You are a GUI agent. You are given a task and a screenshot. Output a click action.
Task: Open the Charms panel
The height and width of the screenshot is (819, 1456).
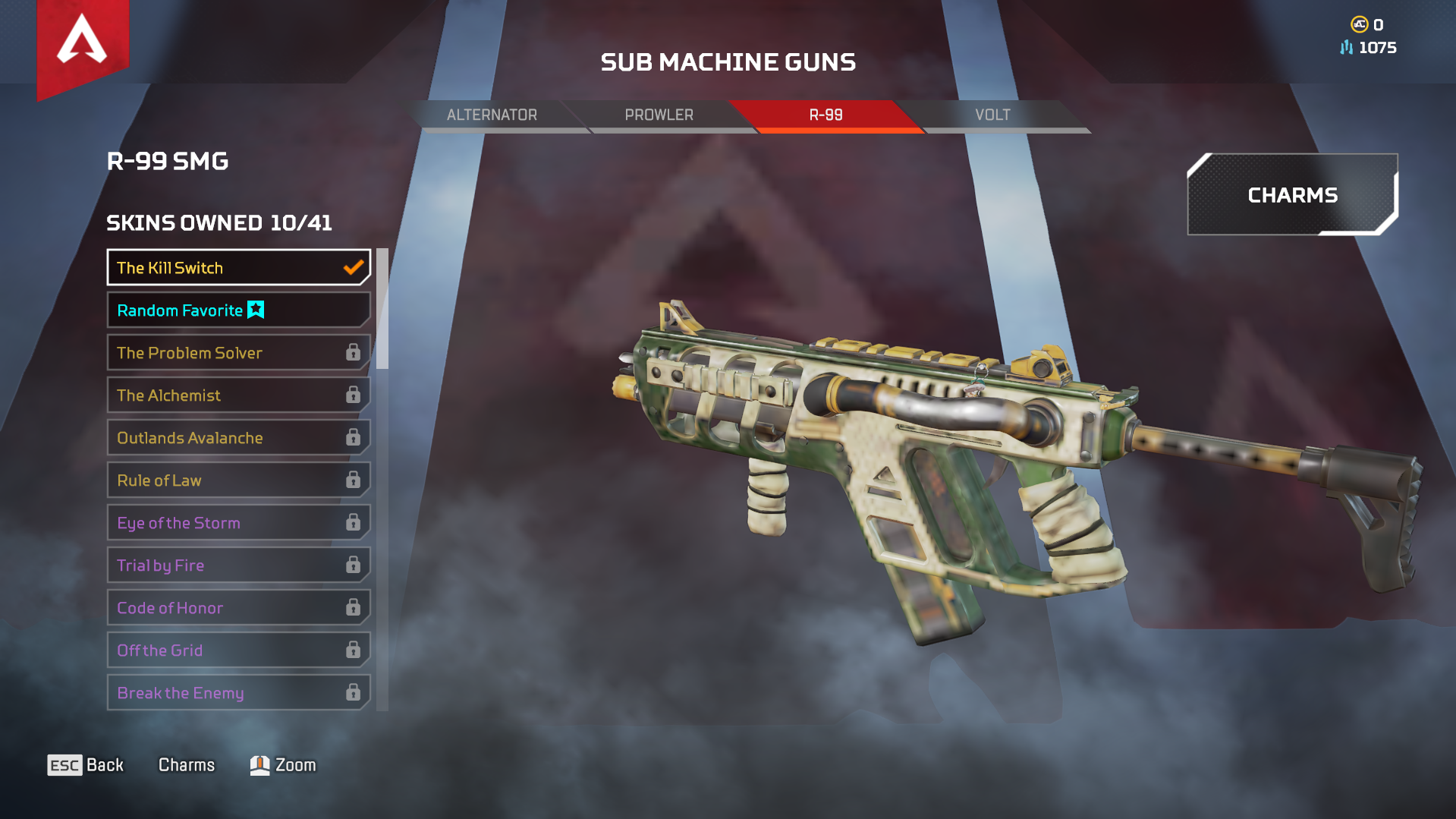(1291, 195)
